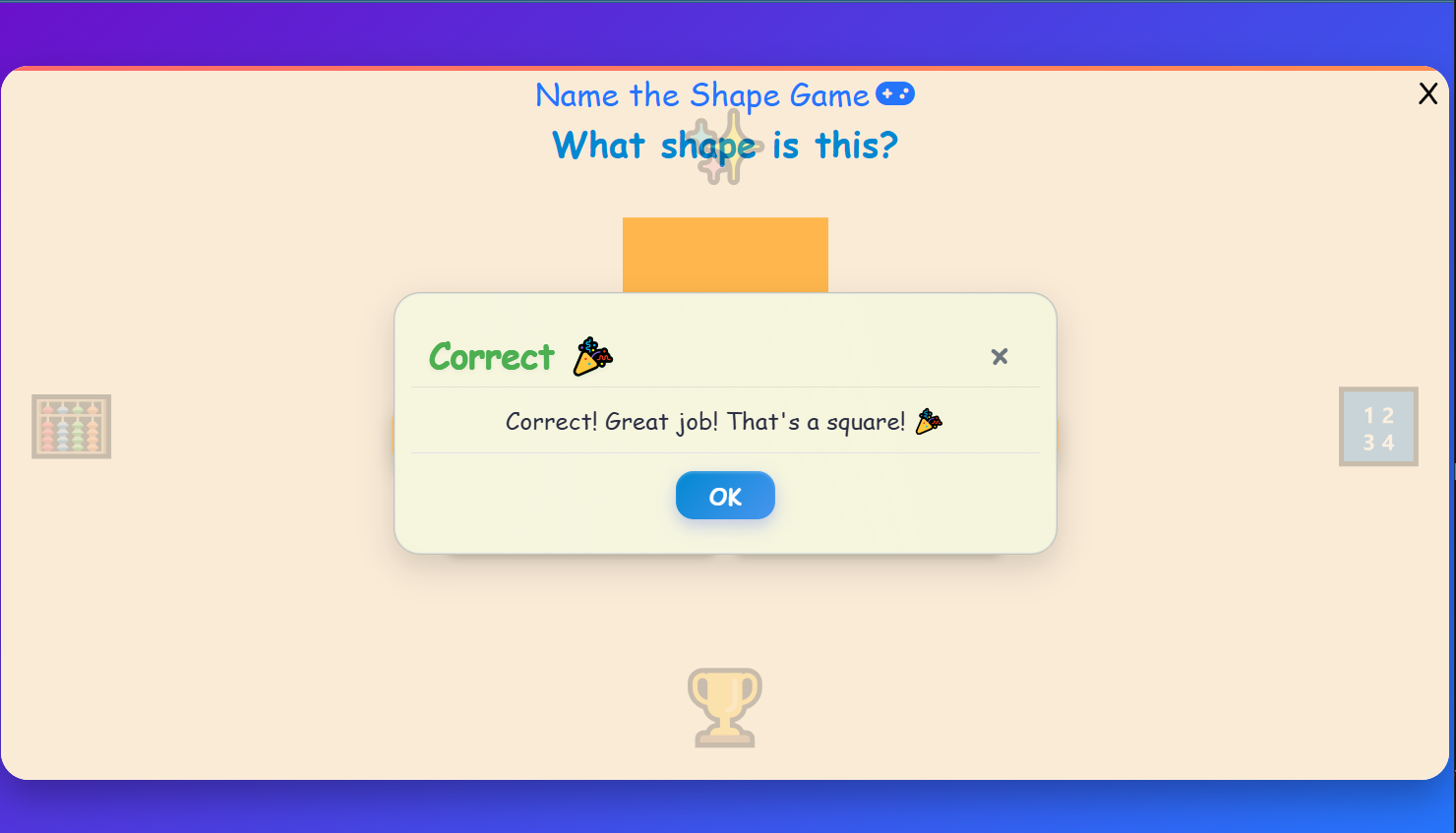Image resolution: width=1456 pixels, height=833 pixels.
Task: Click the X to exit the game
Action: click(x=1428, y=93)
